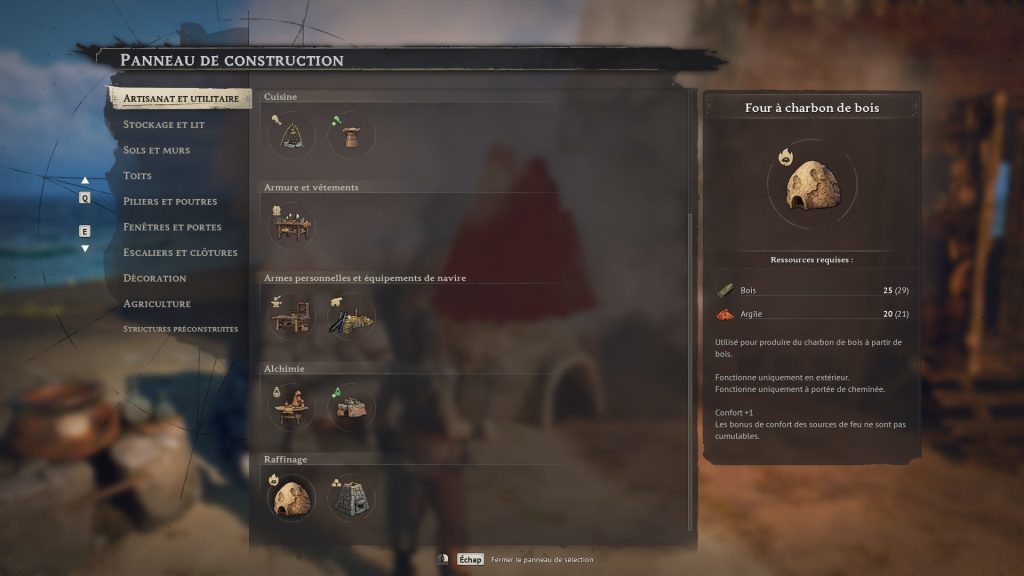1024x576 pixels.
Task: Pick the clay cooking stove icon
Action: point(351,134)
